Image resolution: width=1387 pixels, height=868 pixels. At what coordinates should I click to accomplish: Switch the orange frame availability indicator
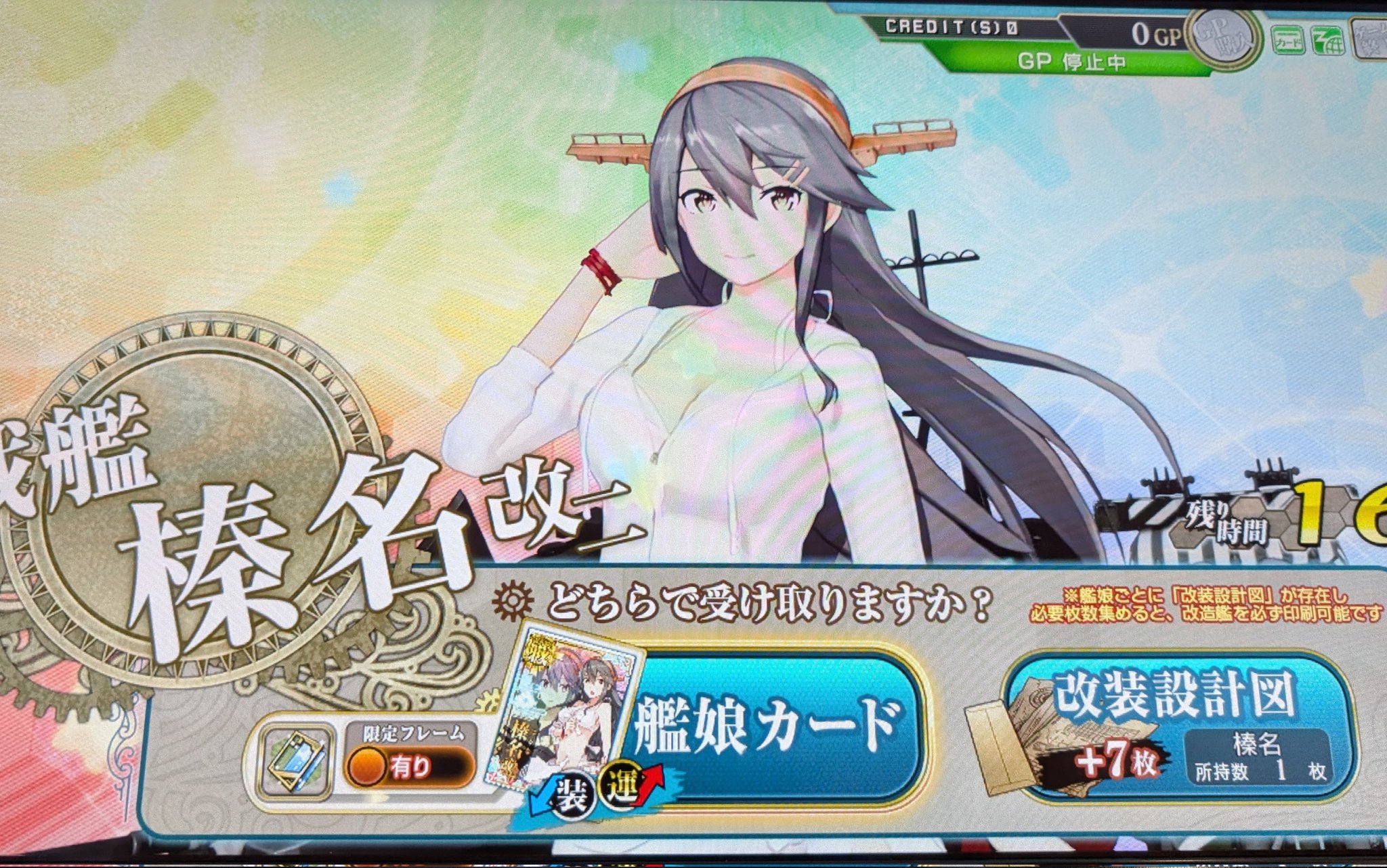pos(366,766)
